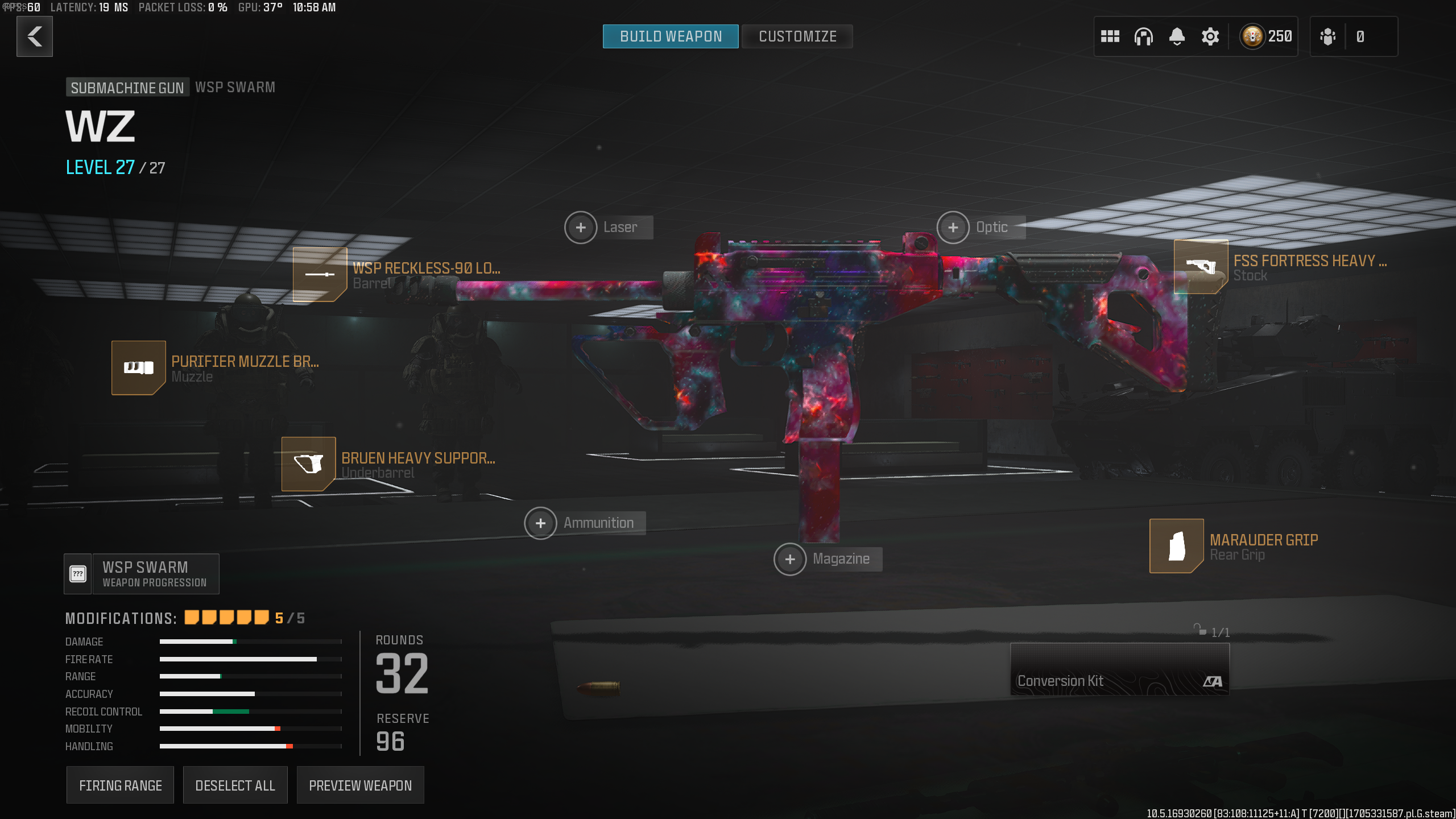
Task: Open the social channels headset icon
Action: [x=1144, y=36]
